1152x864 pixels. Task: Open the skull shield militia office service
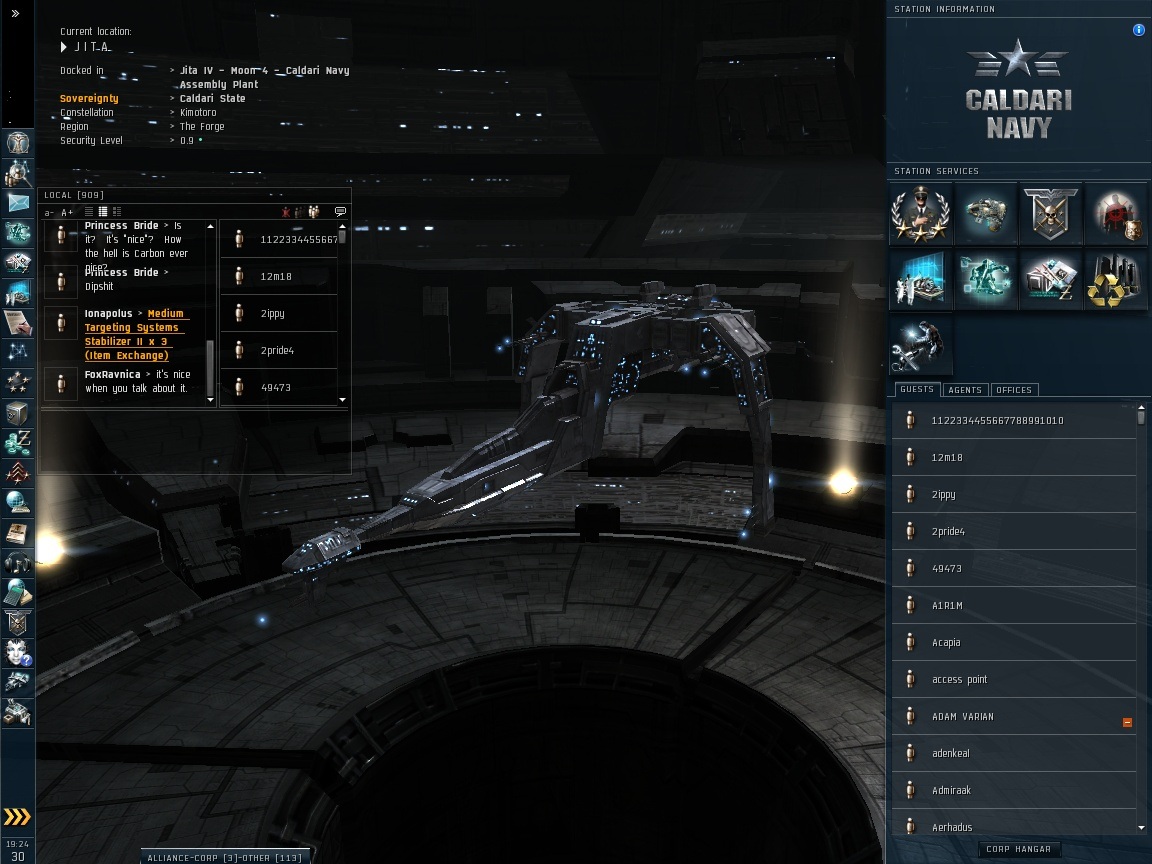click(1051, 215)
